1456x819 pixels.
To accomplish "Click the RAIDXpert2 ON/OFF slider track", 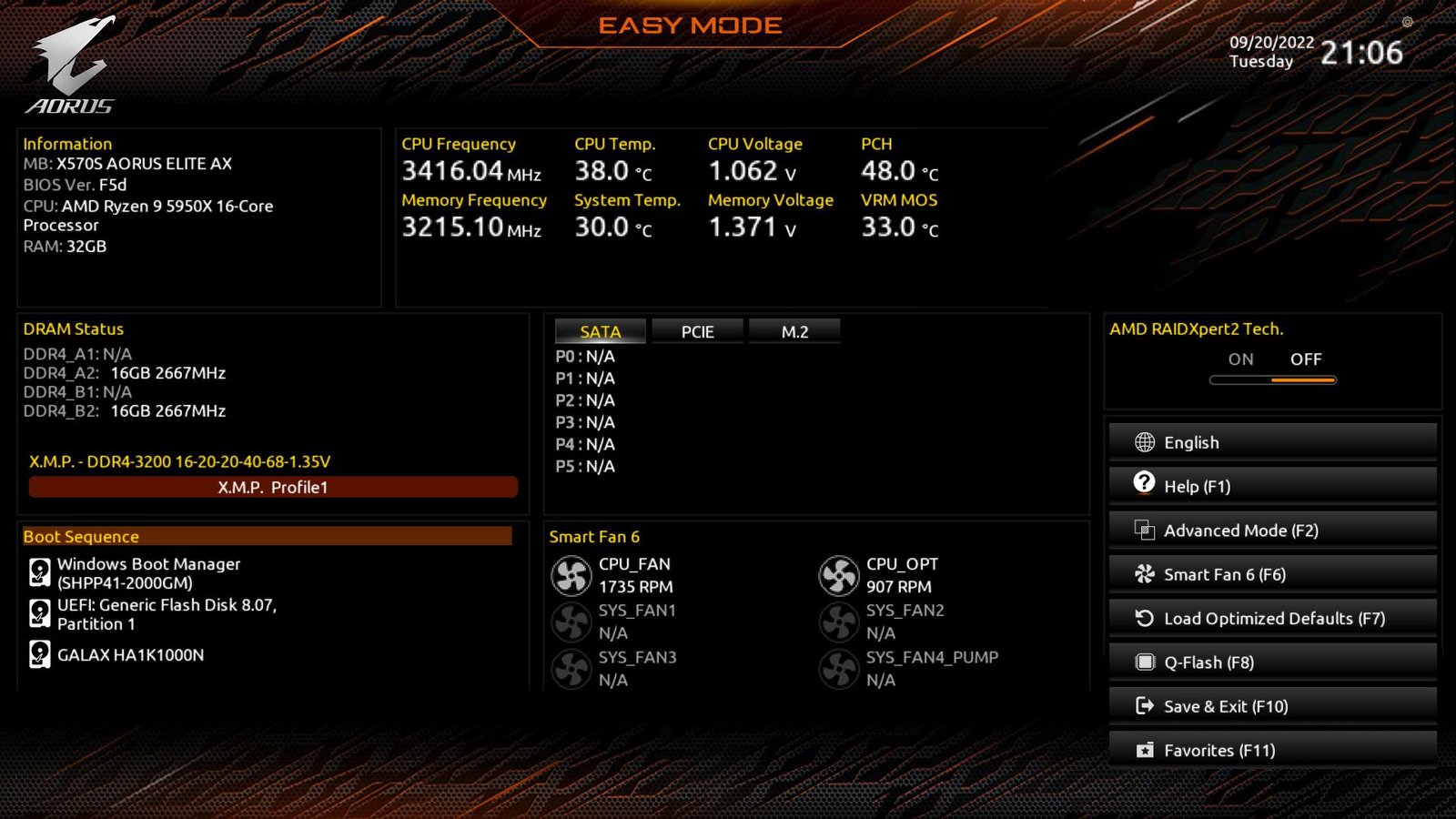I will [x=1272, y=379].
